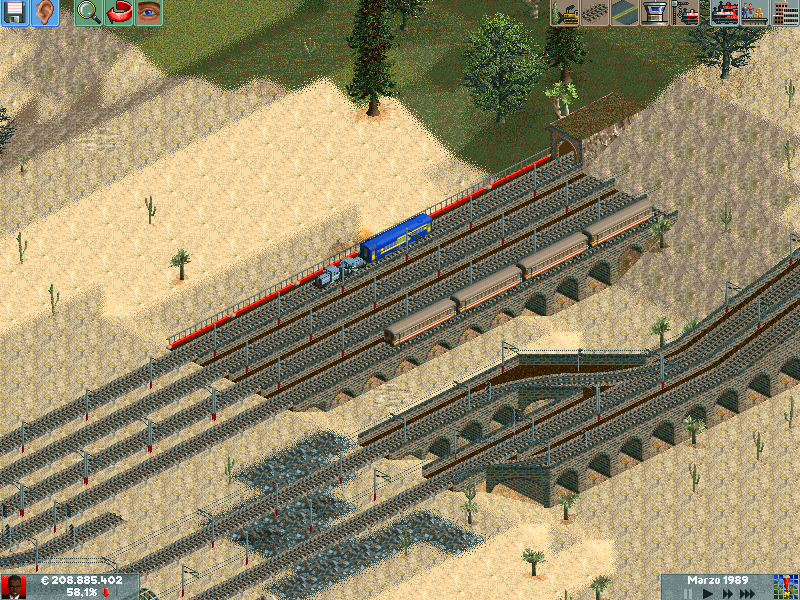
Task: Show the red locomotive train list
Action: pyautogui.click(x=724, y=13)
